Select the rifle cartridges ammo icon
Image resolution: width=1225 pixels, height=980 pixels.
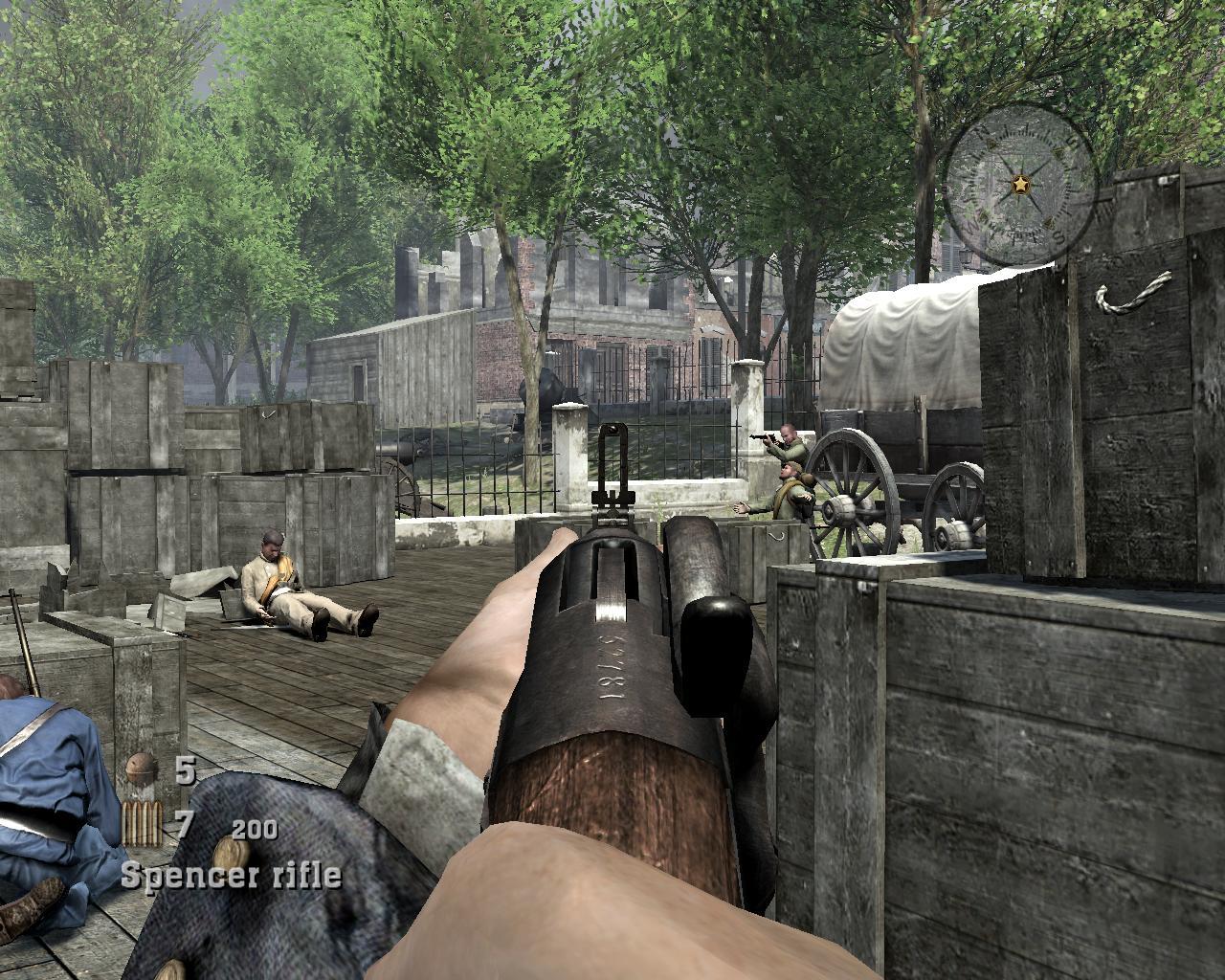pyautogui.click(x=142, y=825)
